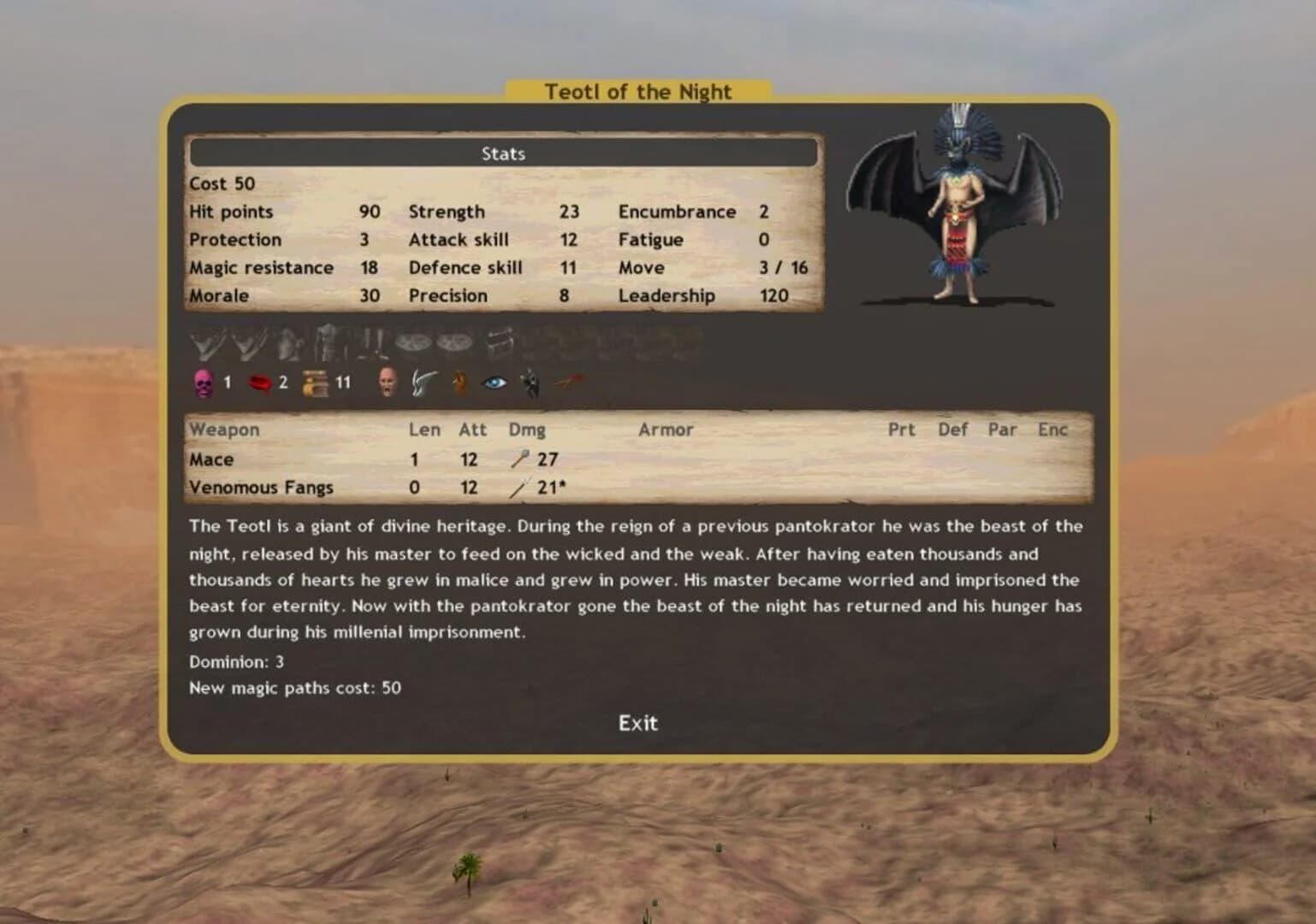
Task: Click the blue awe eye icon
Action: (x=492, y=383)
